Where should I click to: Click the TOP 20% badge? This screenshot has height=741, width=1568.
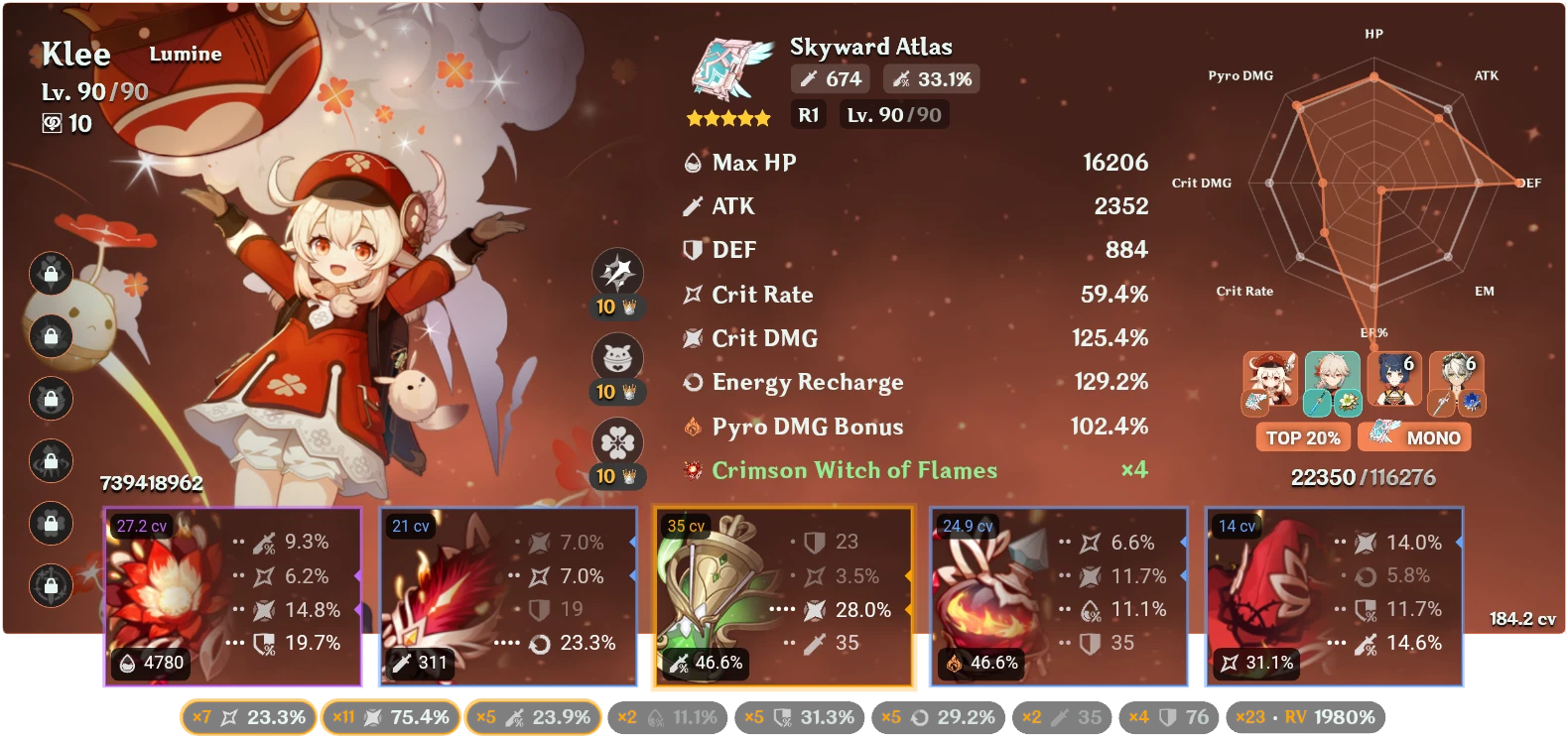coord(1303,436)
